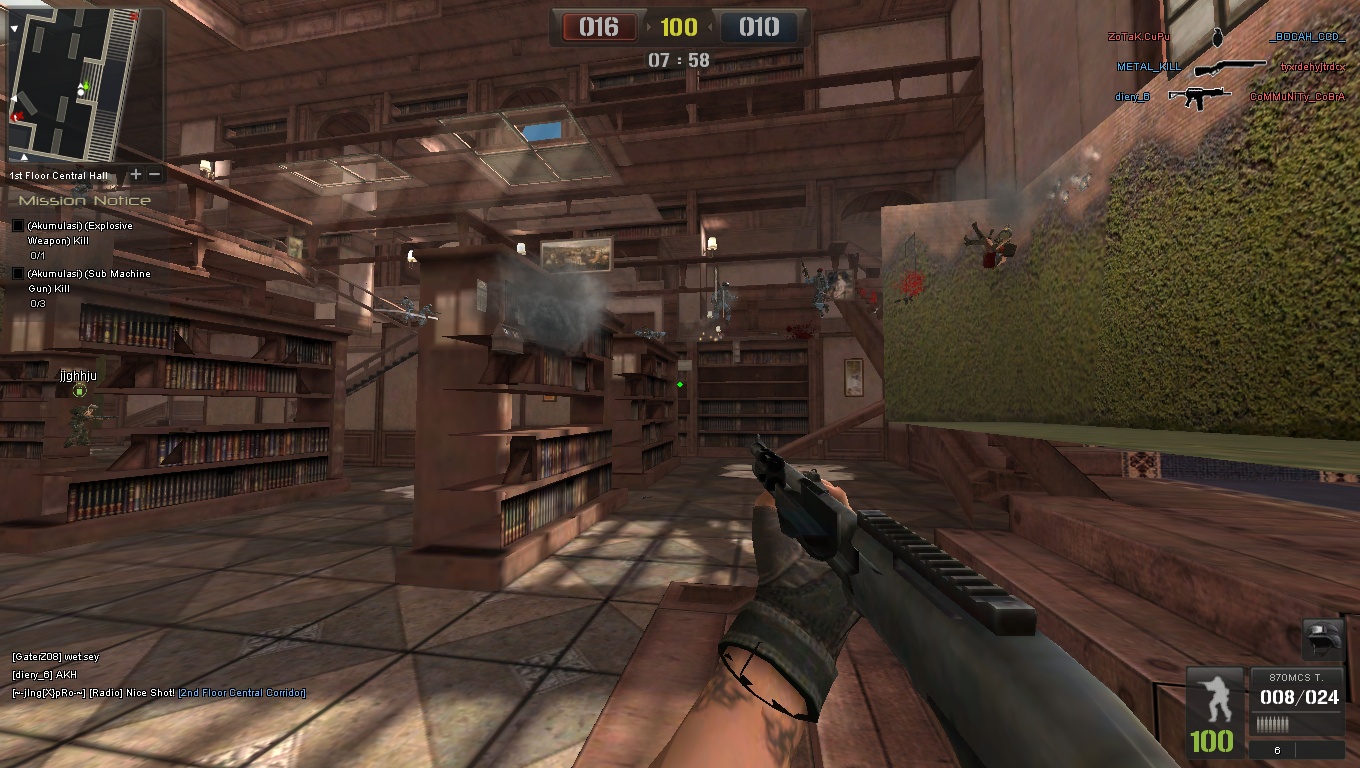Viewport: 1360px width, 768px height.
Task: Open the 2nd Floor Central Corridor chat link
Action: tap(240, 691)
